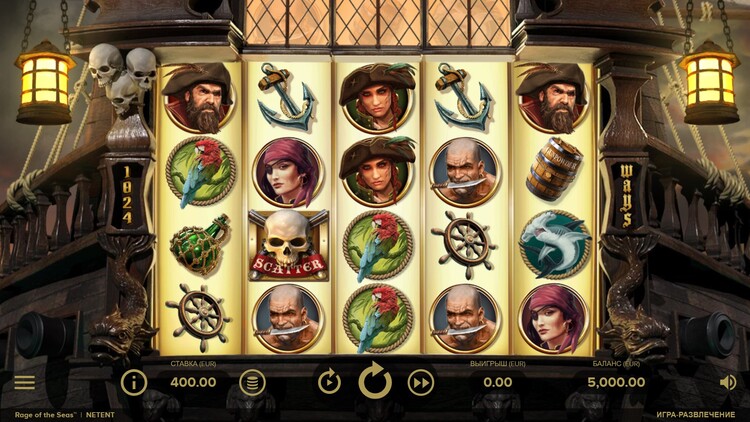750x422 pixels.
Task: Activate the autoplay button
Action: [329, 381]
